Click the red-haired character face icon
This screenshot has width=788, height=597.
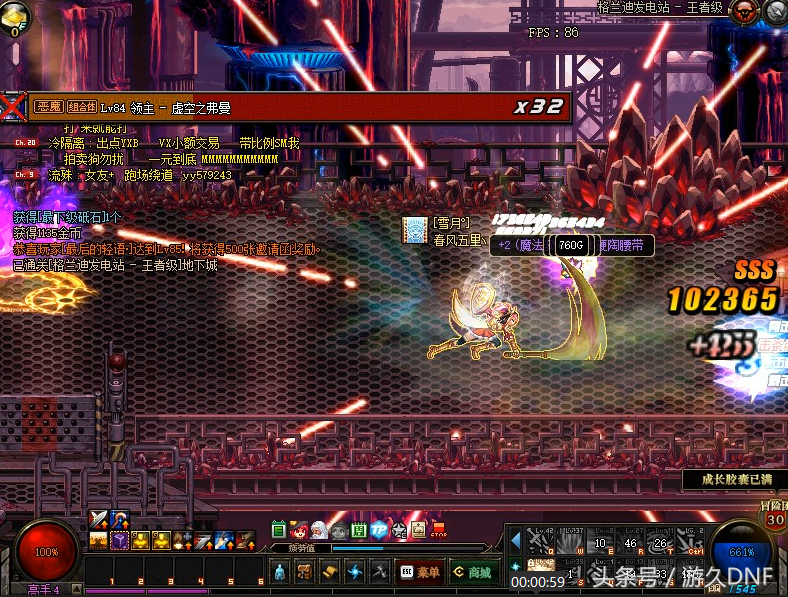pyautogui.click(x=299, y=530)
